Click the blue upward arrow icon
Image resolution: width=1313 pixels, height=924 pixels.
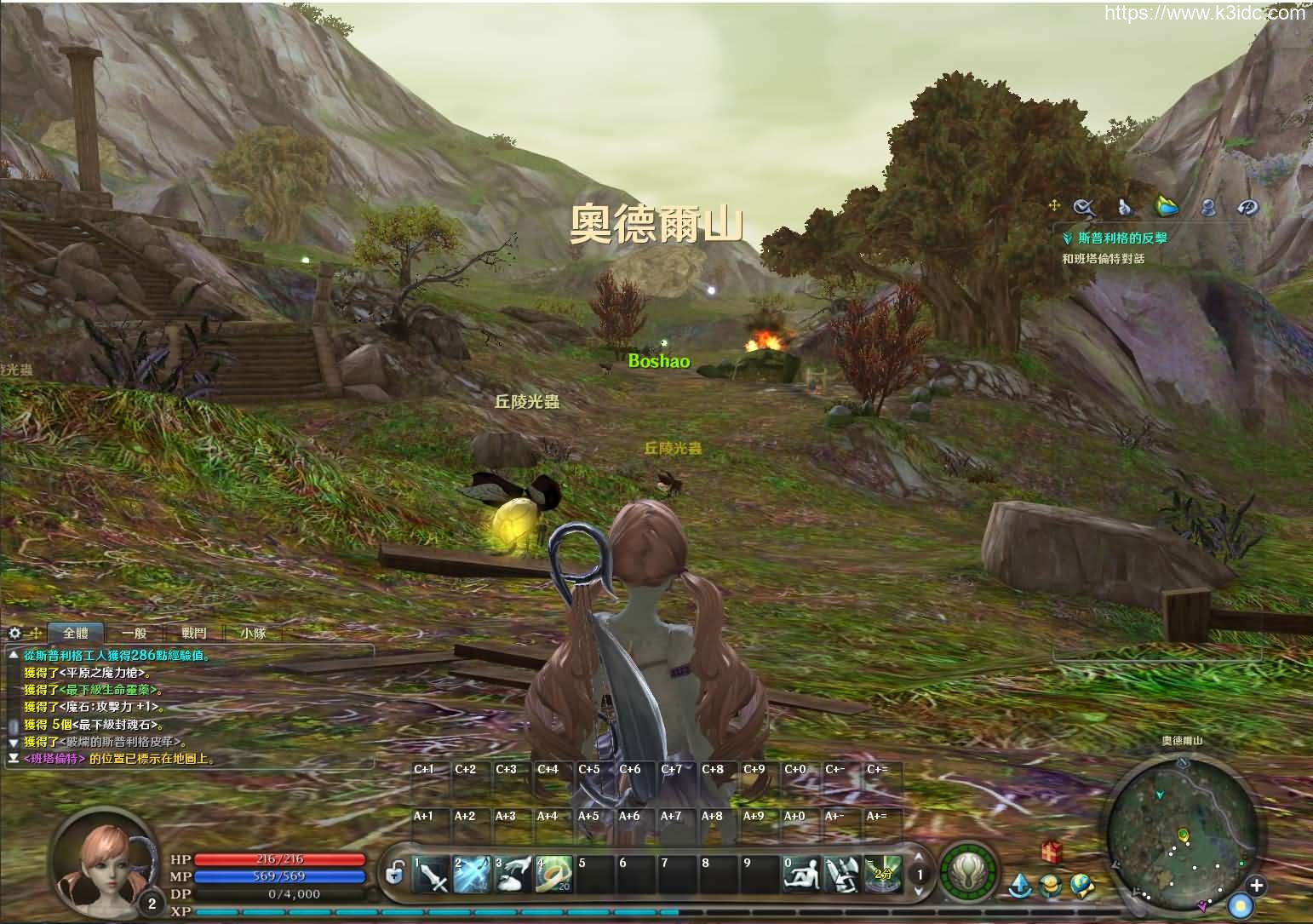click(1020, 886)
